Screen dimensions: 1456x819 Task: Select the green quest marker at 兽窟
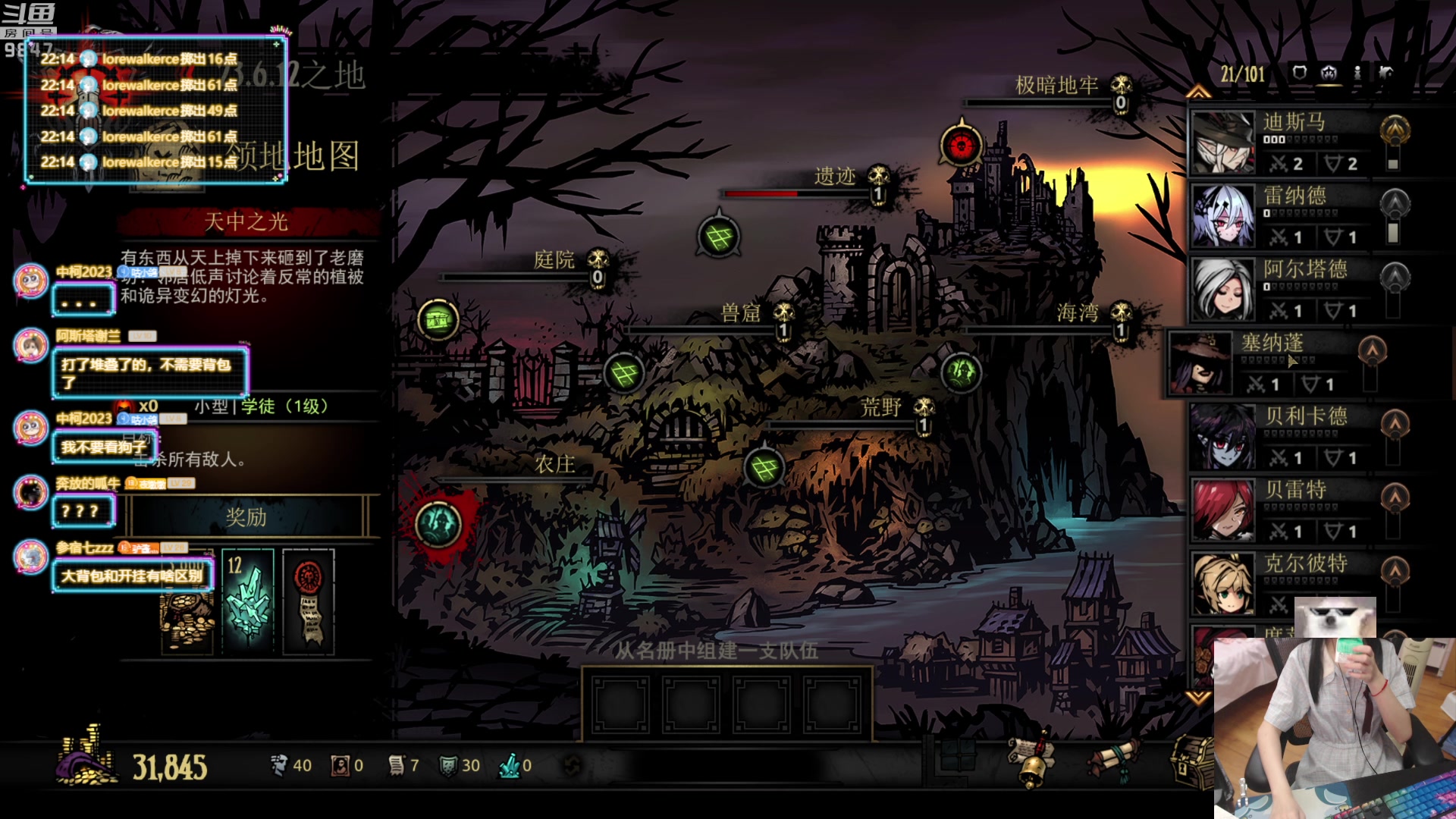tap(624, 373)
